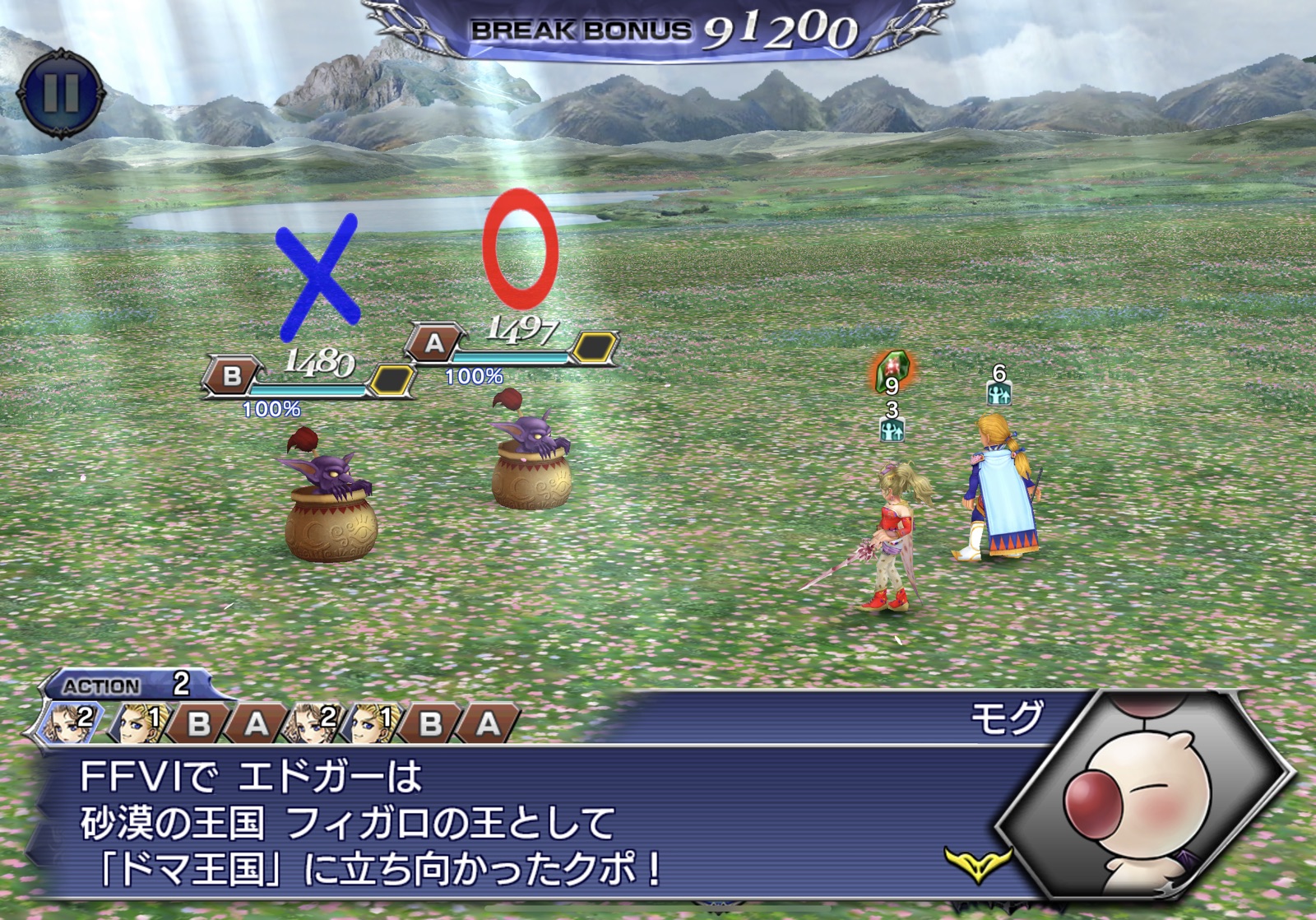
Task: Target enemy B via its B marker
Action: [x=233, y=376]
